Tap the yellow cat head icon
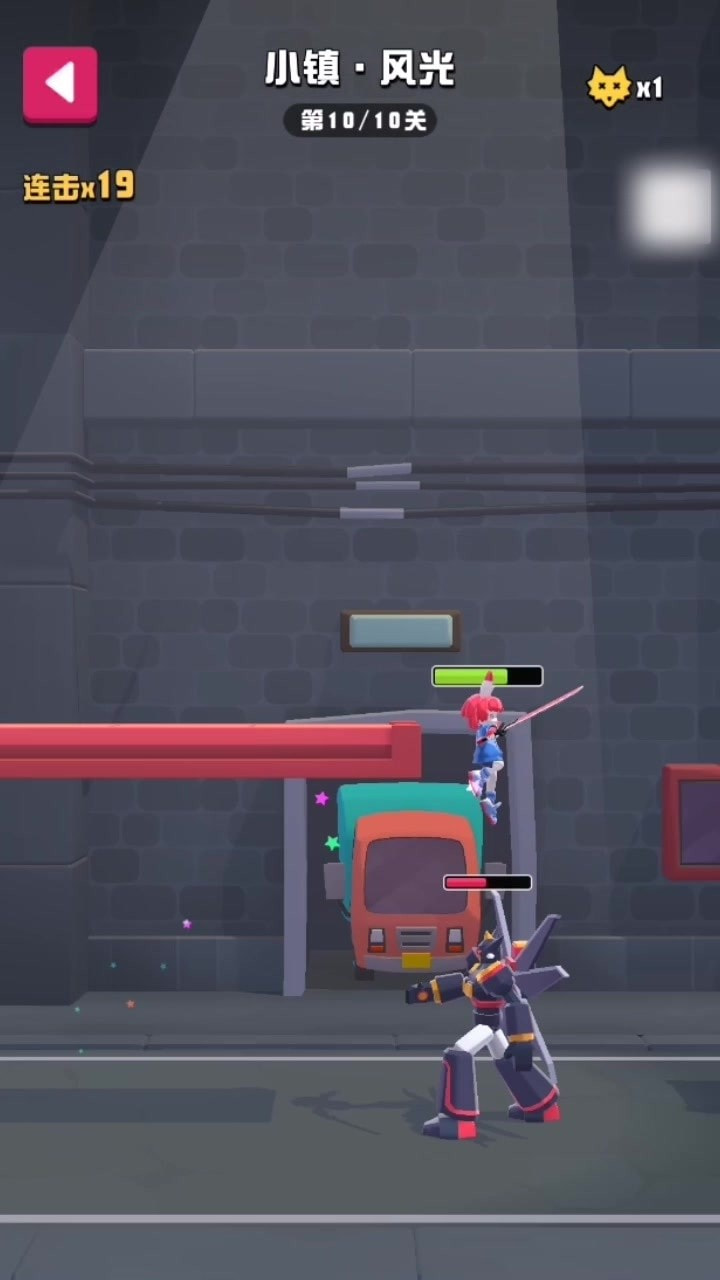720x1280 pixels. pos(609,88)
